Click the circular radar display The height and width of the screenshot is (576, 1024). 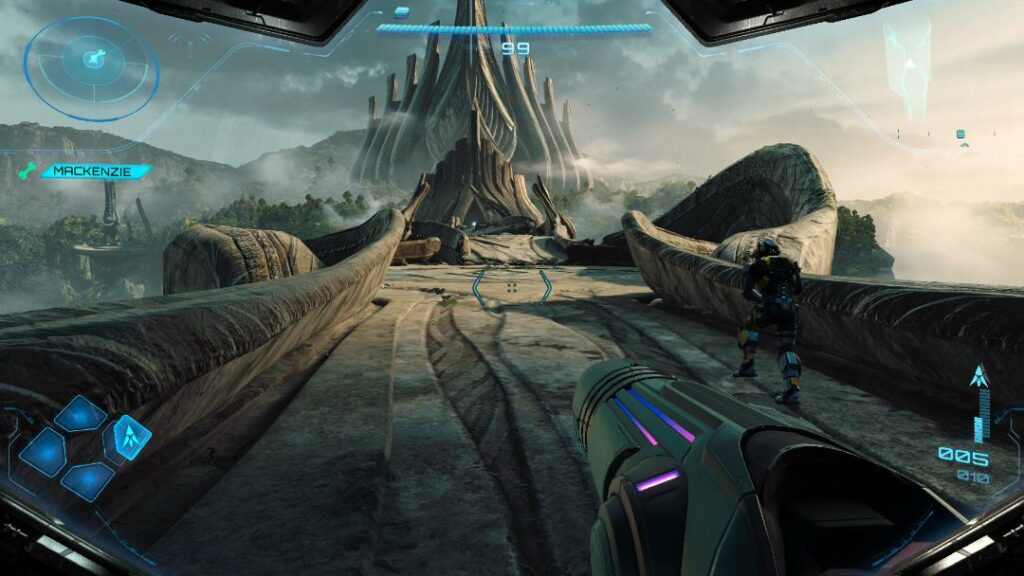pyautogui.click(x=91, y=68)
